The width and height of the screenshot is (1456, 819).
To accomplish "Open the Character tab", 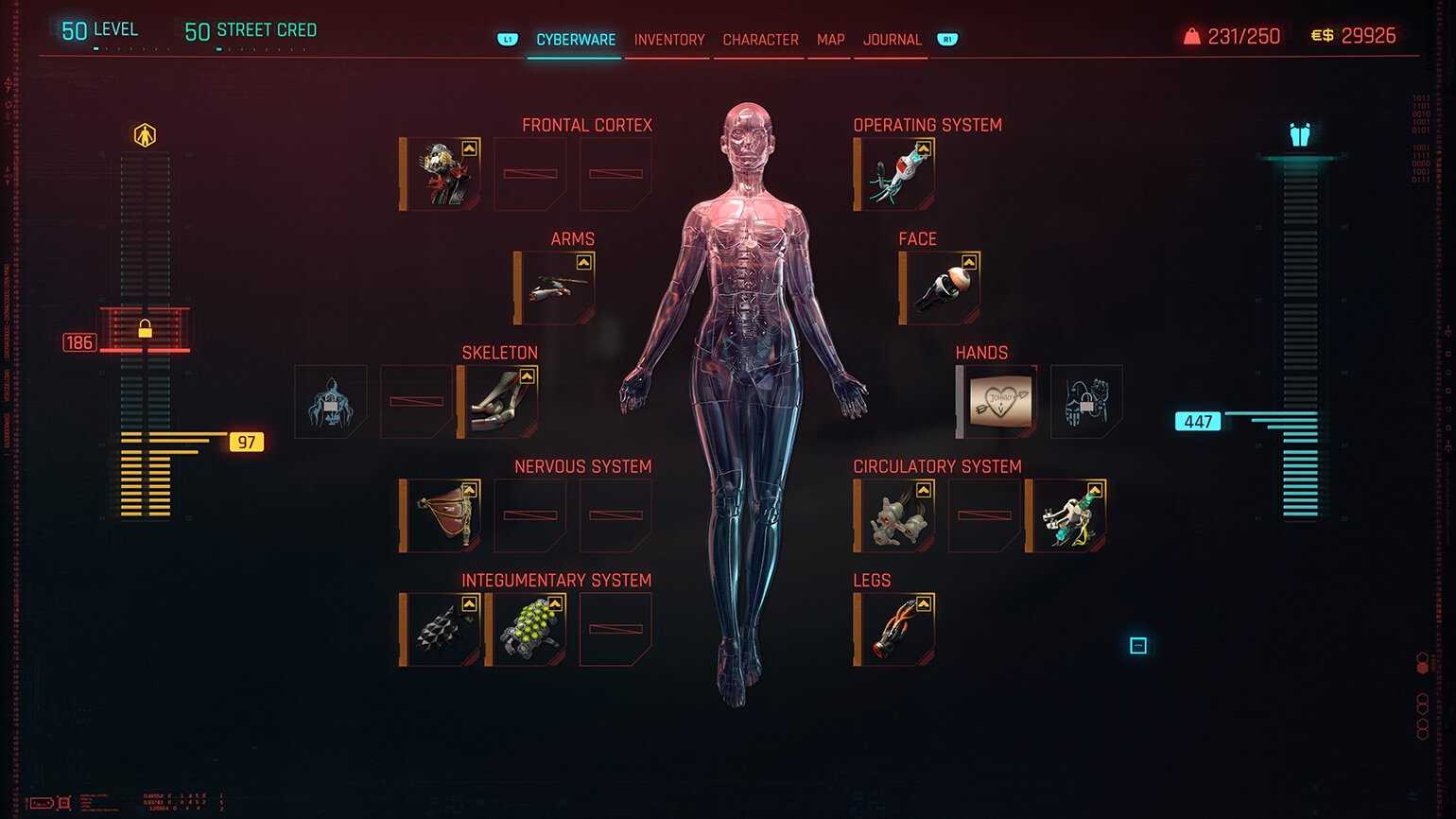I will click(760, 40).
